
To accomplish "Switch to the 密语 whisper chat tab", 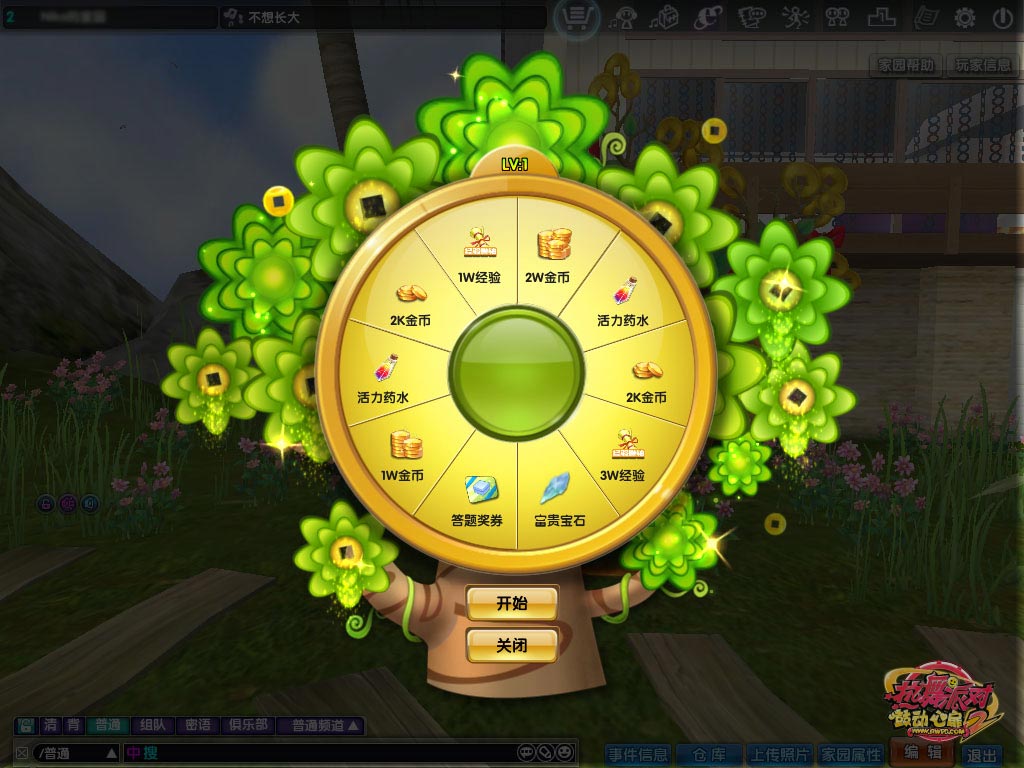I will [x=198, y=726].
